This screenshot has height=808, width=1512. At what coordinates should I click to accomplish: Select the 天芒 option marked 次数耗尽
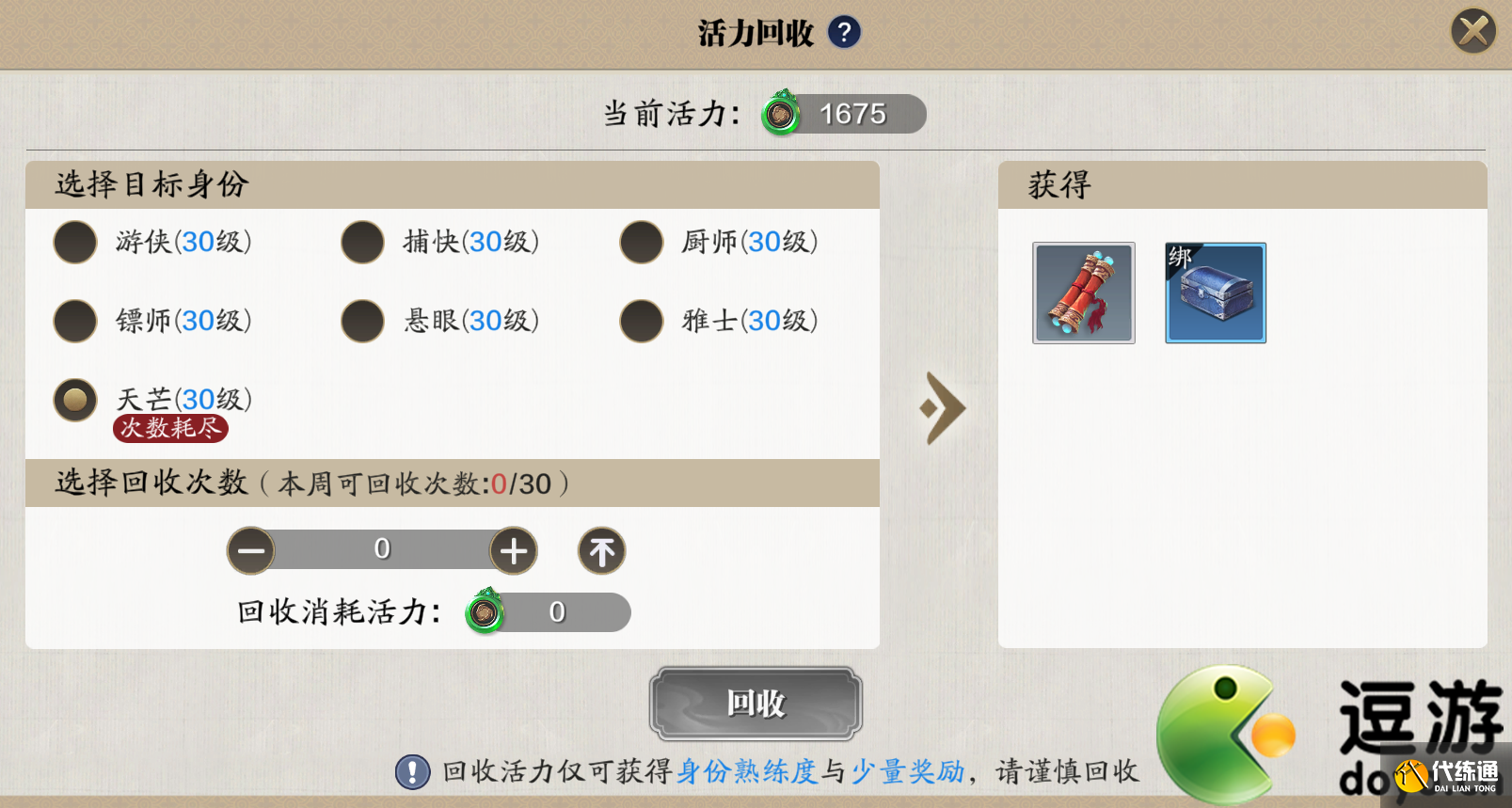pos(75,400)
